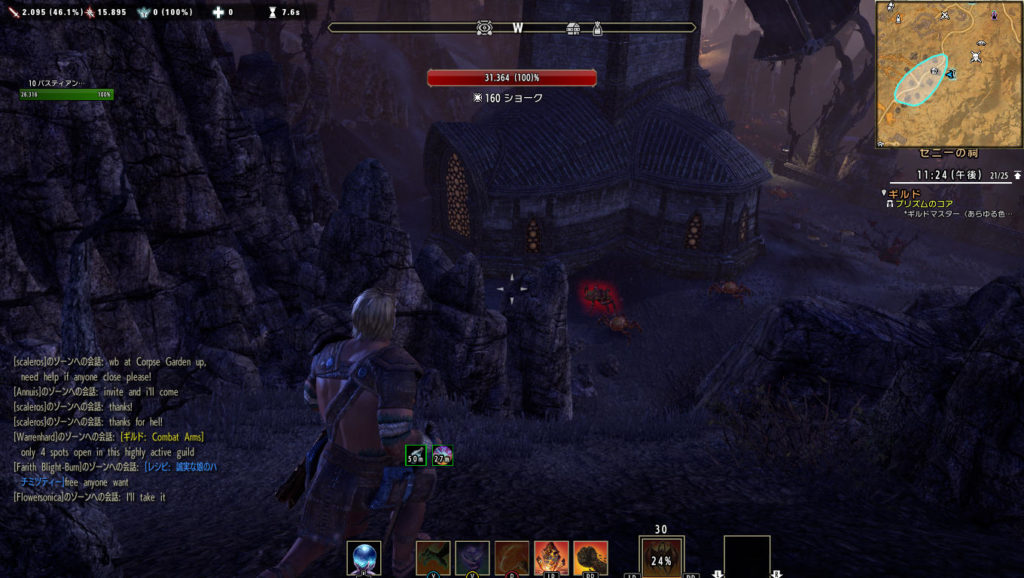The image size is (1024, 578).
Task: Click the 50 buff icon beside character
Action: [x=415, y=456]
